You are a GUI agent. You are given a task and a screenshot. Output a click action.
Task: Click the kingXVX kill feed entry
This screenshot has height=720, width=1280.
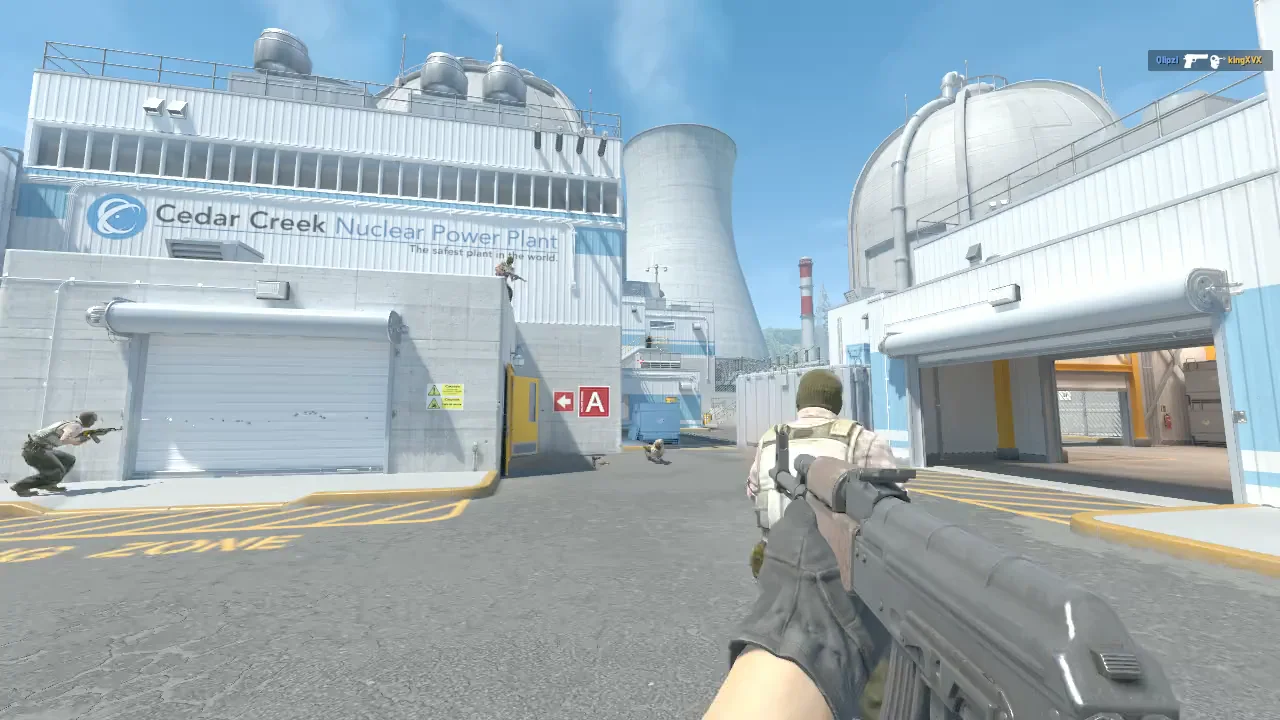[1210, 61]
